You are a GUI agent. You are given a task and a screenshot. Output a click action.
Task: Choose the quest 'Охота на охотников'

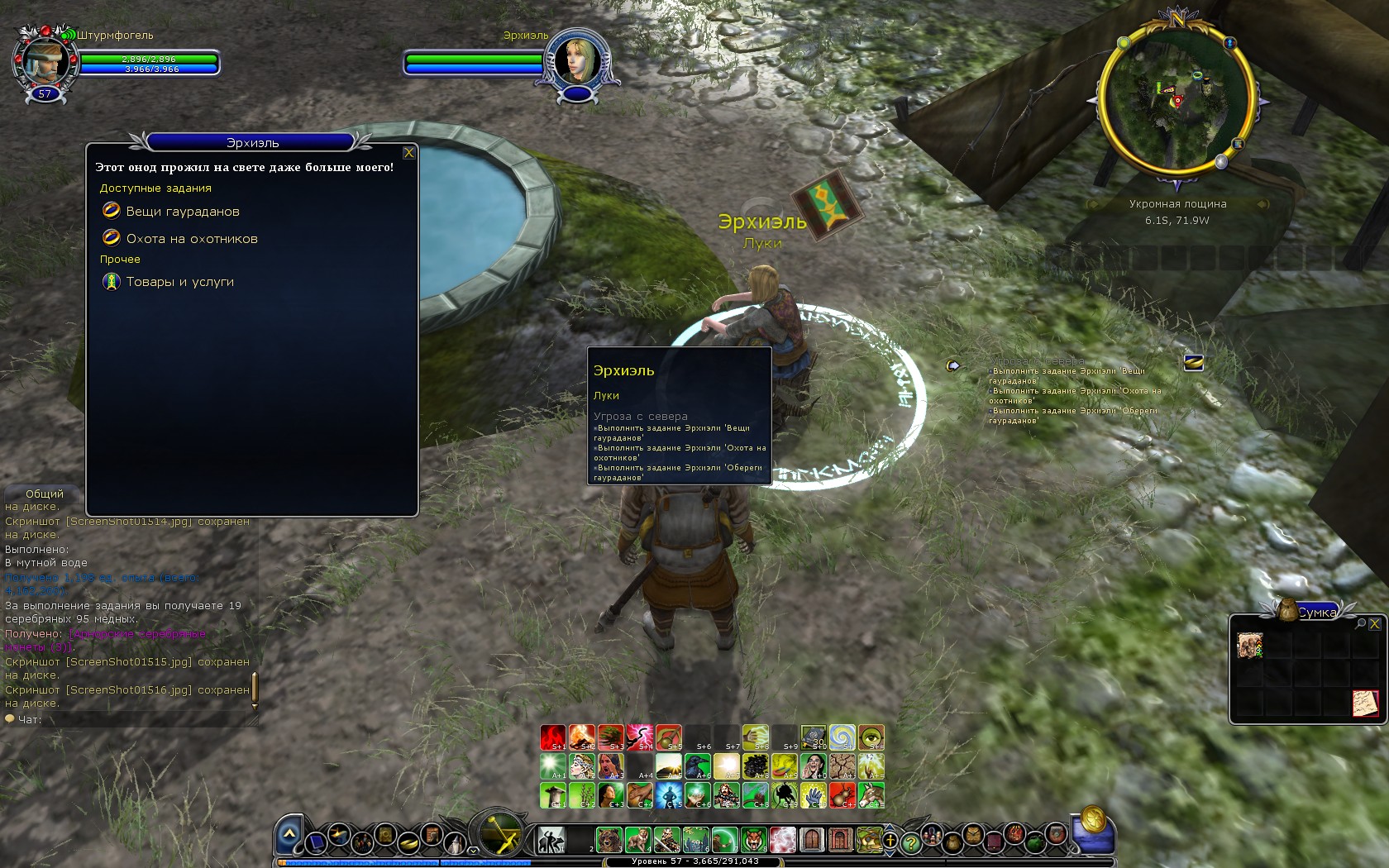(x=191, y=239)
